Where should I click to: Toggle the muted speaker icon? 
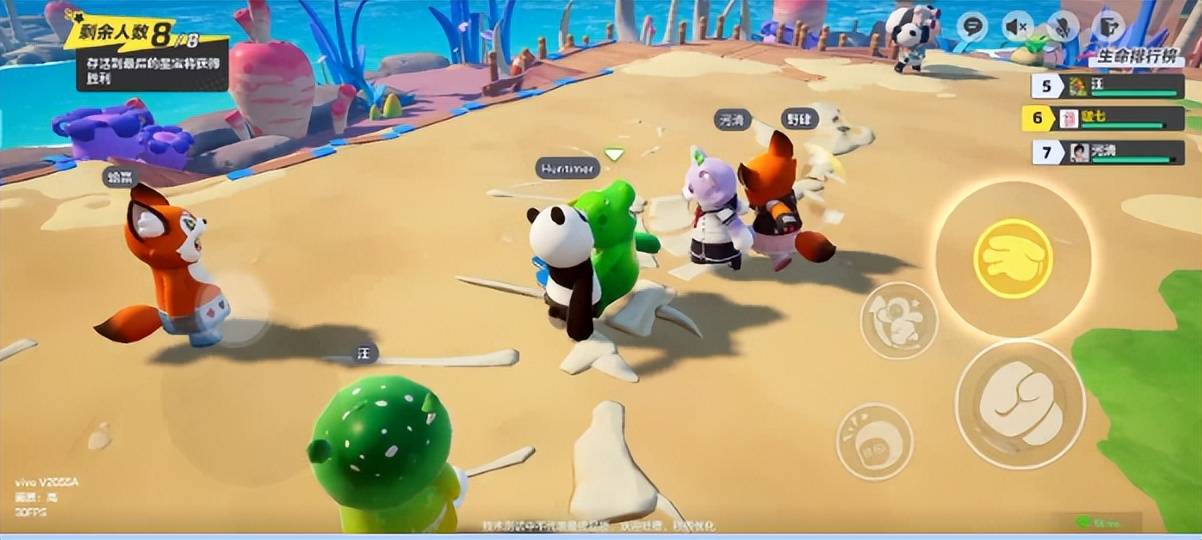tap(1018, 26)
